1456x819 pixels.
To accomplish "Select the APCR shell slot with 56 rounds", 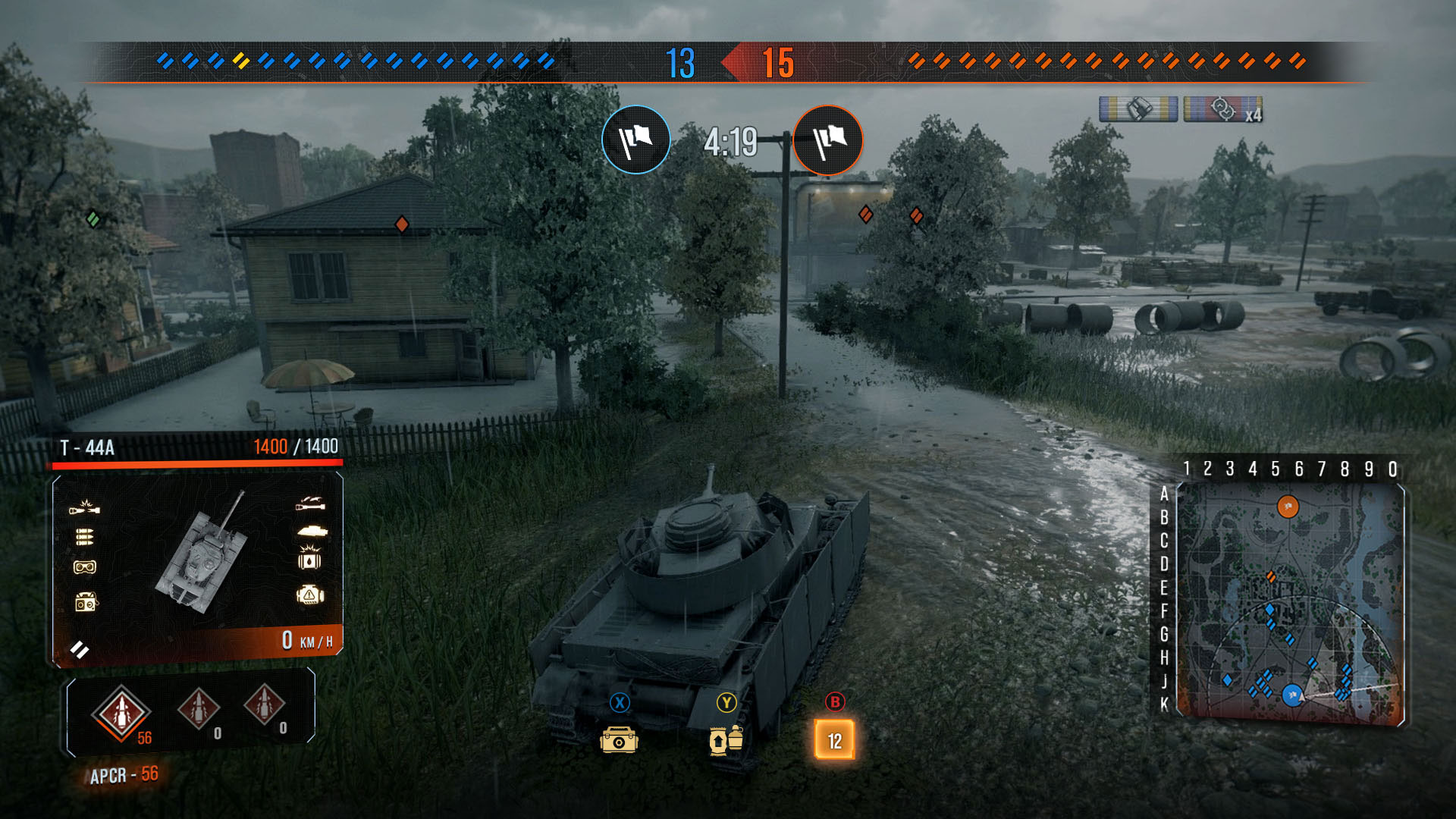I will (x=121, y=713).
